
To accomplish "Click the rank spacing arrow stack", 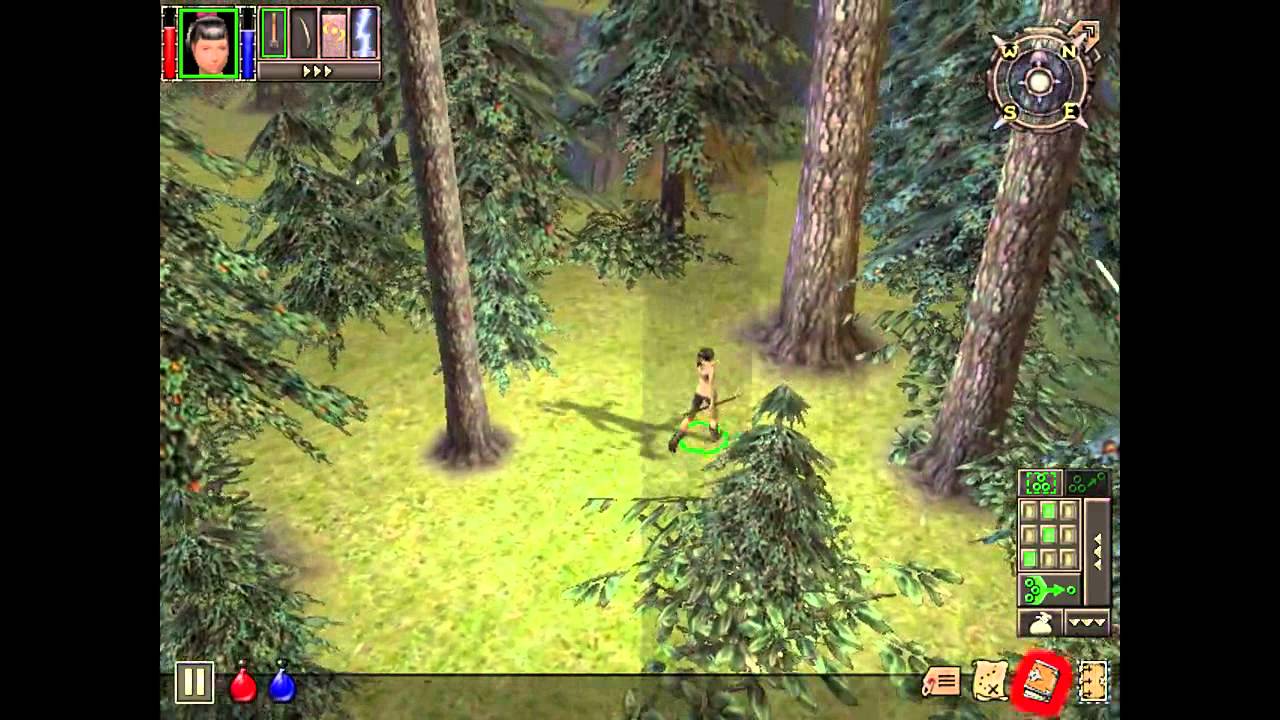I will point(1097,550).
